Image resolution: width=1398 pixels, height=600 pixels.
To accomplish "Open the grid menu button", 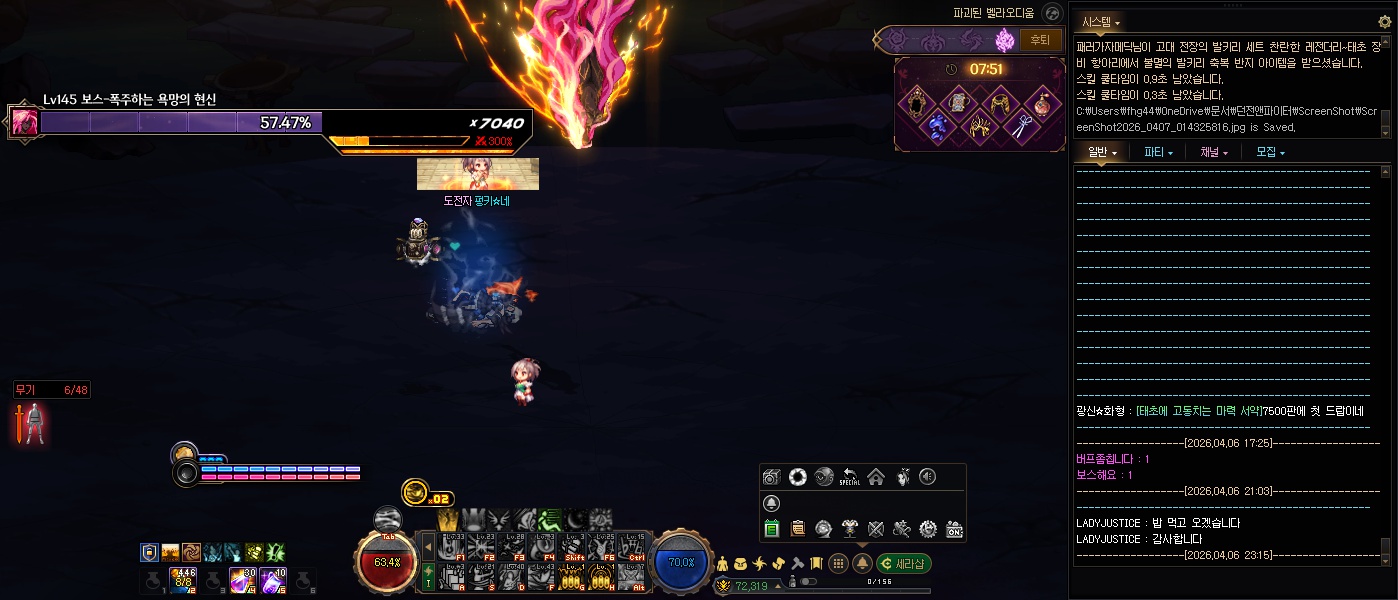I will click(x=839, y=563).
